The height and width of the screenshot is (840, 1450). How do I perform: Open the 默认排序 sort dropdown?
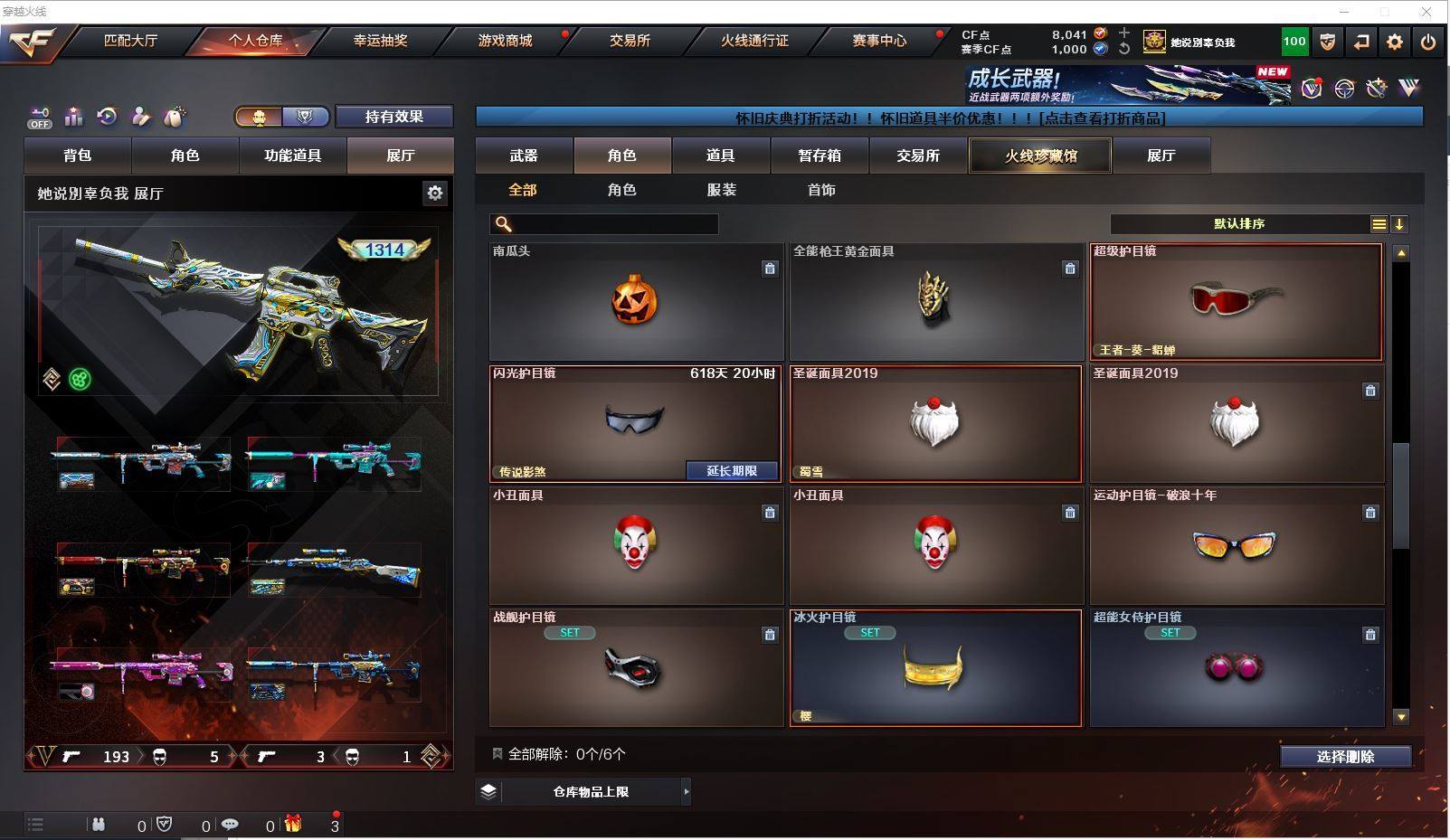pyautogui.click(x=1240, y=224)
